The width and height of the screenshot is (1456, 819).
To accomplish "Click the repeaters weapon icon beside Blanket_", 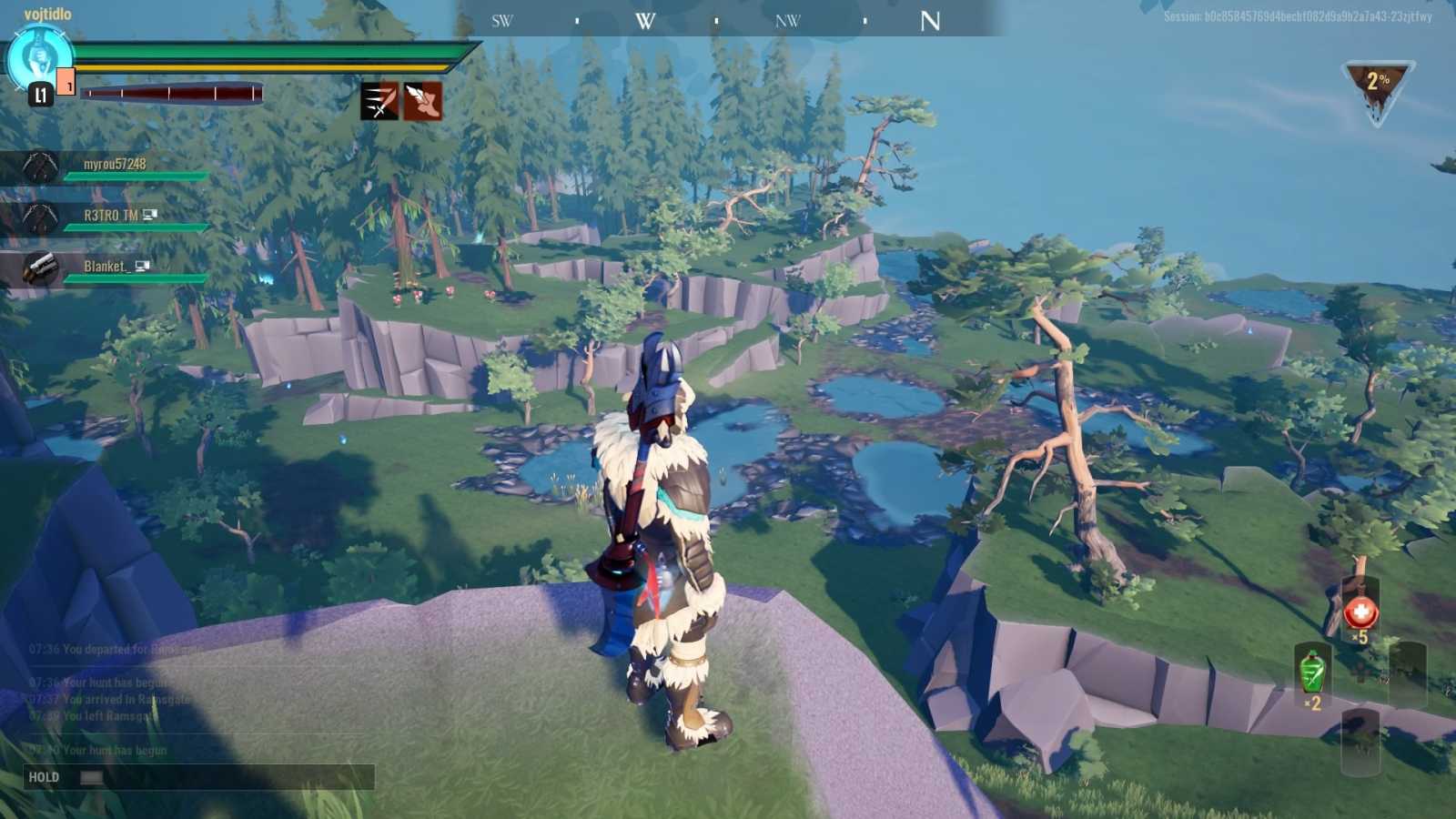I will click(38, 268).
